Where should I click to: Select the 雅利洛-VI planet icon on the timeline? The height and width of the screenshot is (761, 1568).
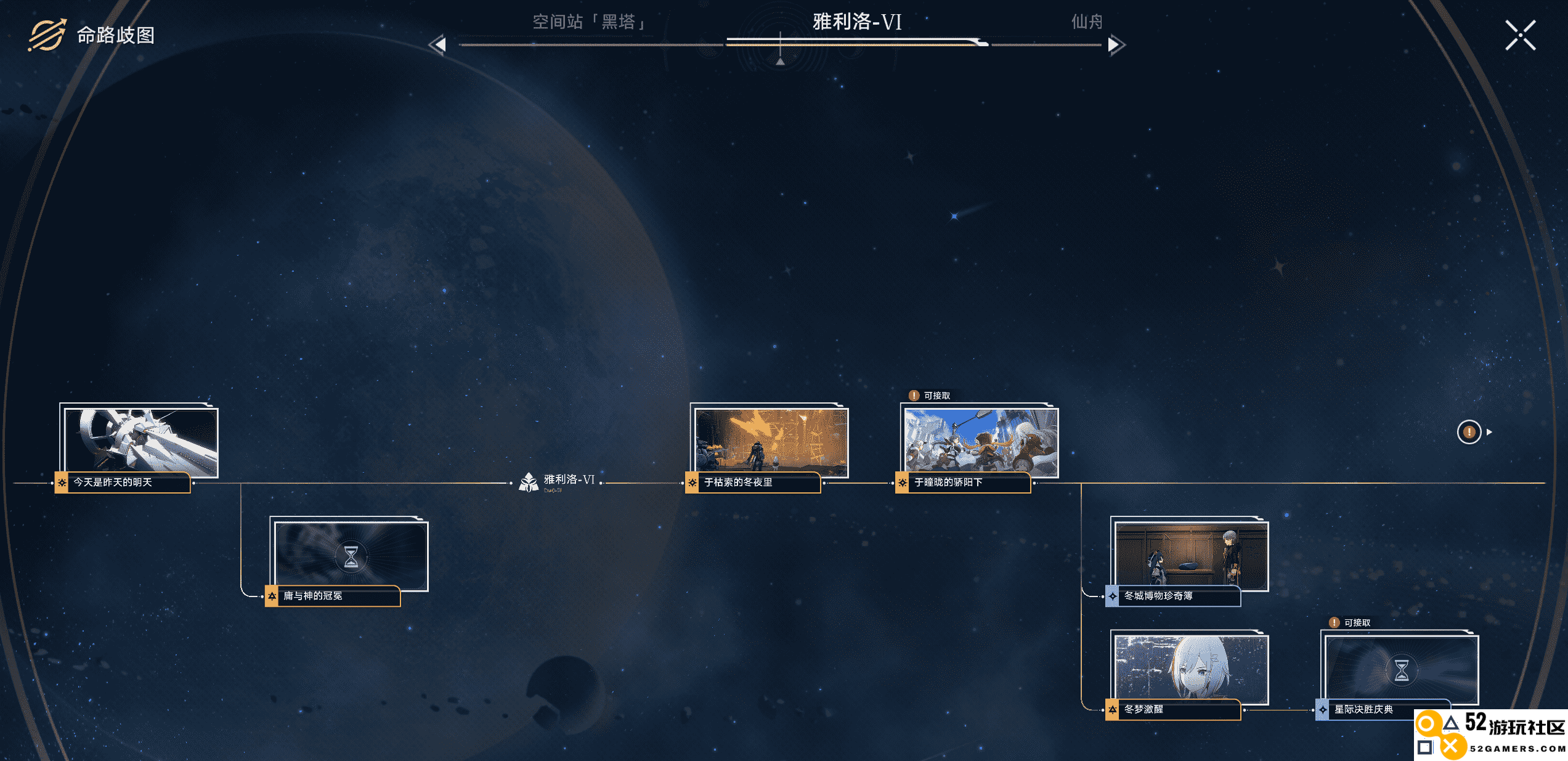[x=529, y=481]
